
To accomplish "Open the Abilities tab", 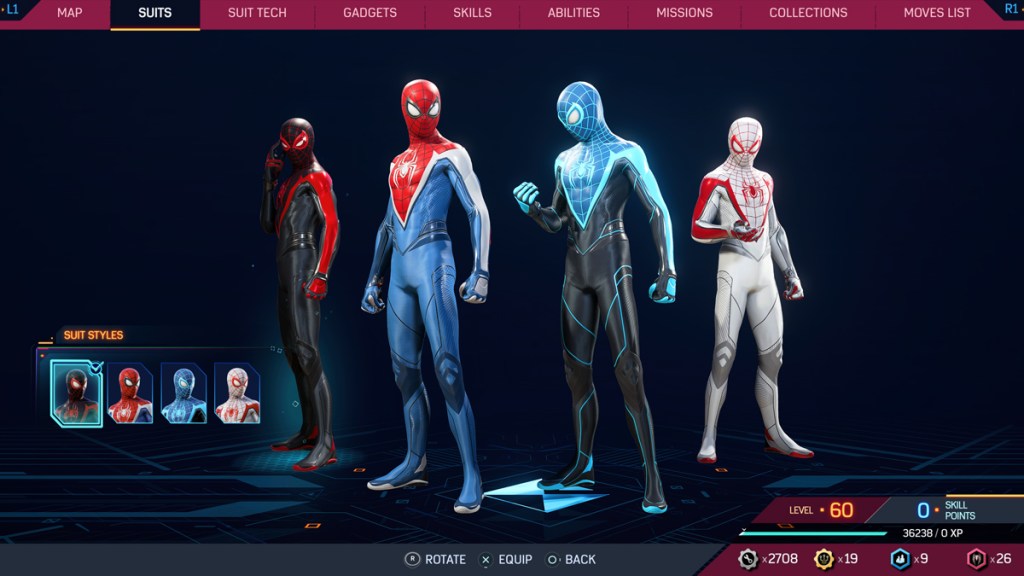I will click(x=574, y=13).
